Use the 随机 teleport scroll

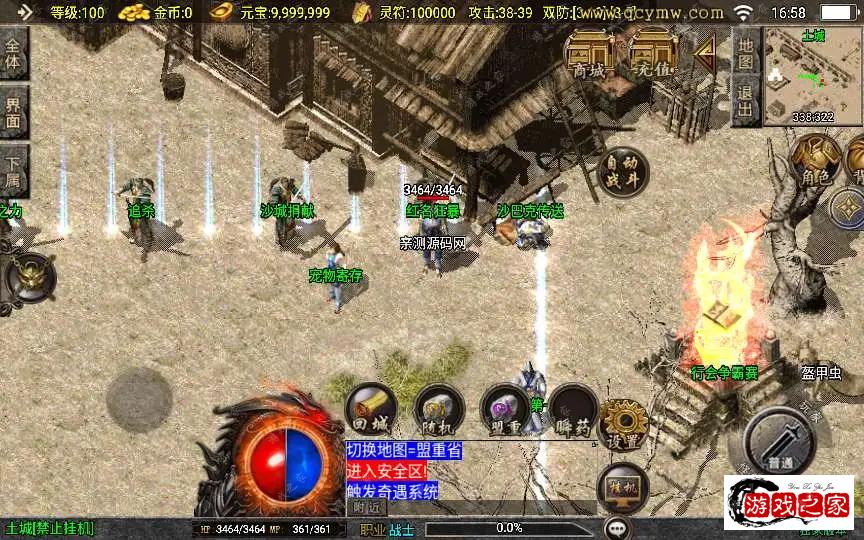(438, 409)
